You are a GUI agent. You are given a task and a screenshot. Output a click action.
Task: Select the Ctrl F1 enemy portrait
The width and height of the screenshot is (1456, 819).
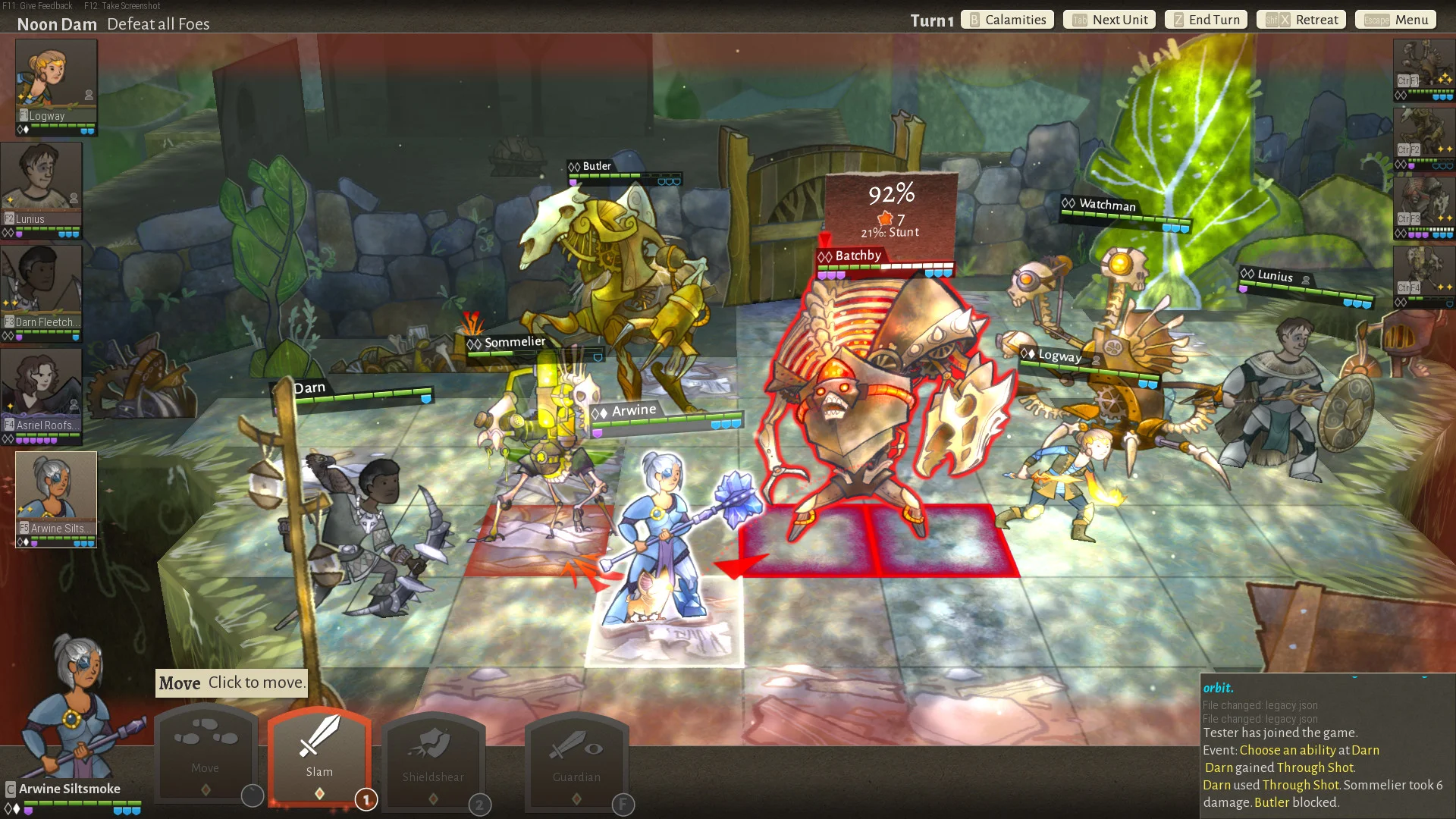click(x=1423, y=67)
